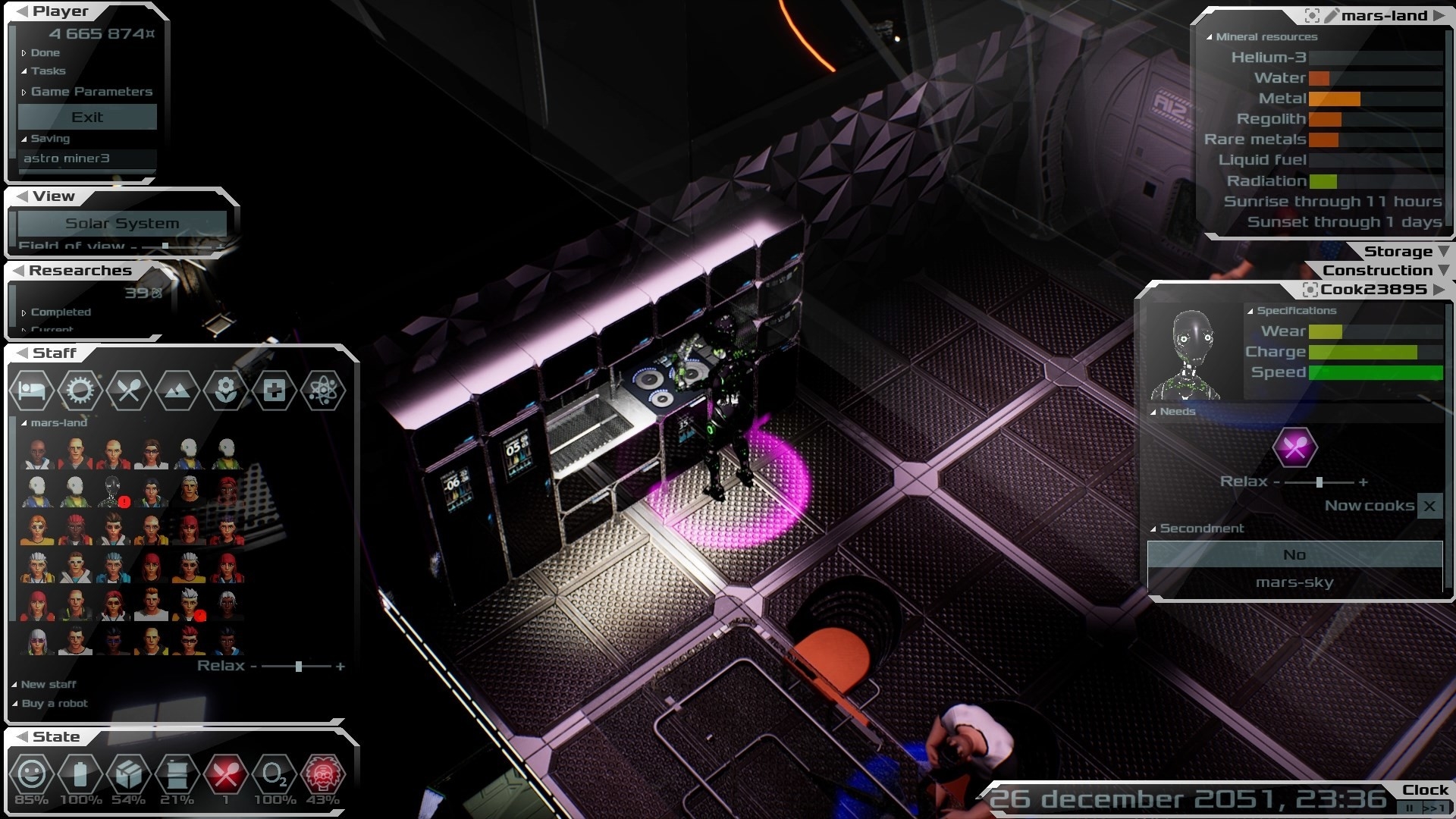Cancel the Now cooks task
The height and width of the screenshot is (819, 1456).
pyautogui.click(x=1429, y=506)
